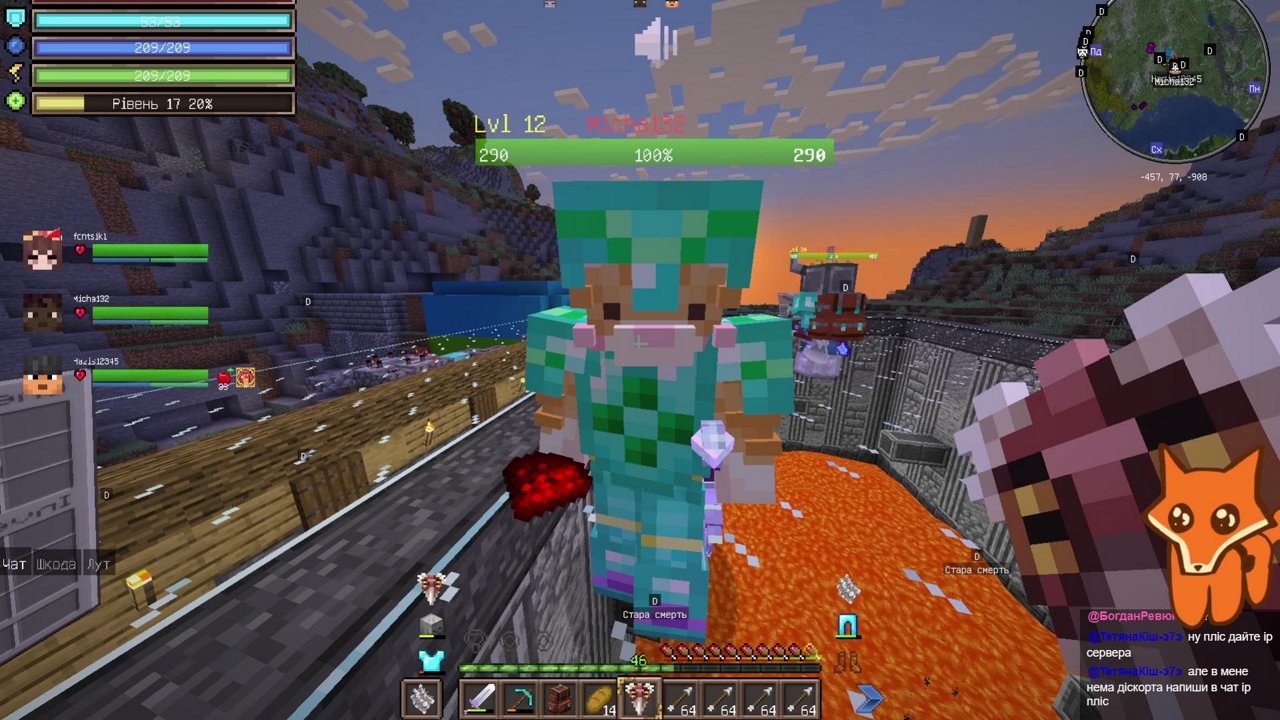Open the backpack item in the hotbar
Screen dimensions: 1280x720
pos(558,697)
